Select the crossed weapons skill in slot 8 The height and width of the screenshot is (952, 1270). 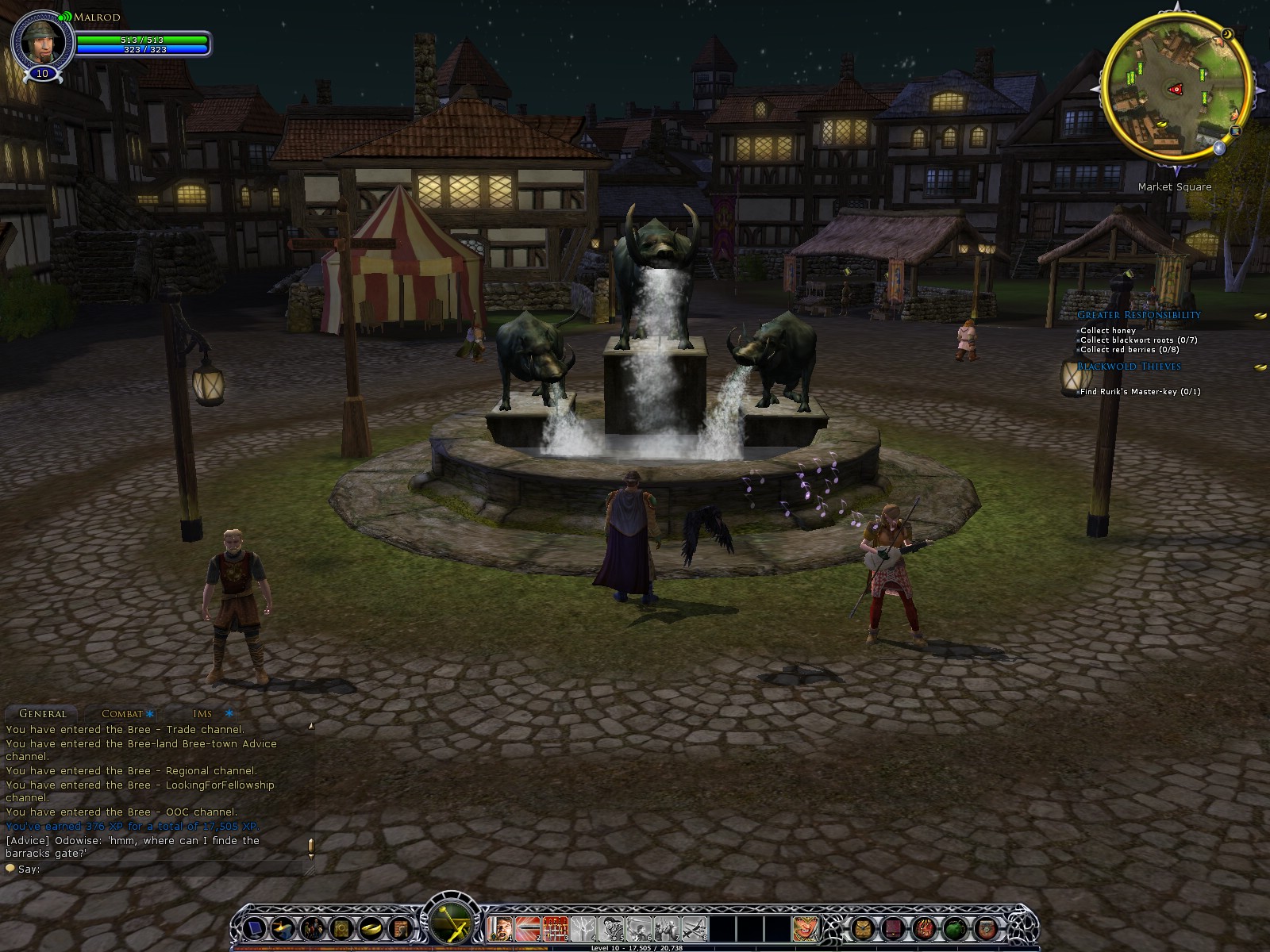(694, 927)
